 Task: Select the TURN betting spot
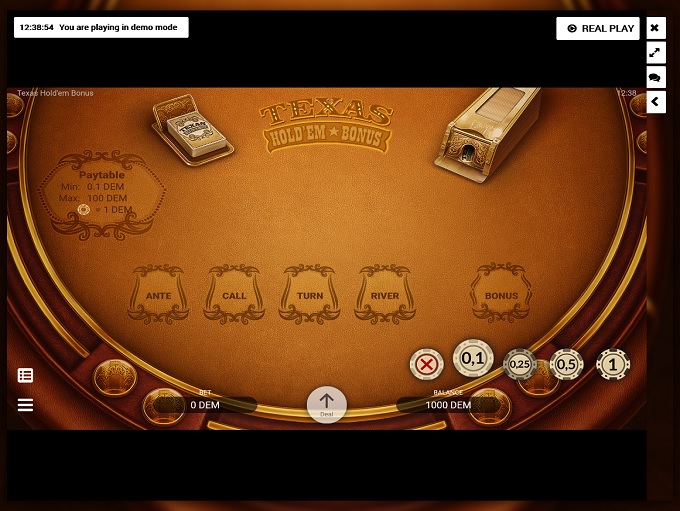(310, 295)
